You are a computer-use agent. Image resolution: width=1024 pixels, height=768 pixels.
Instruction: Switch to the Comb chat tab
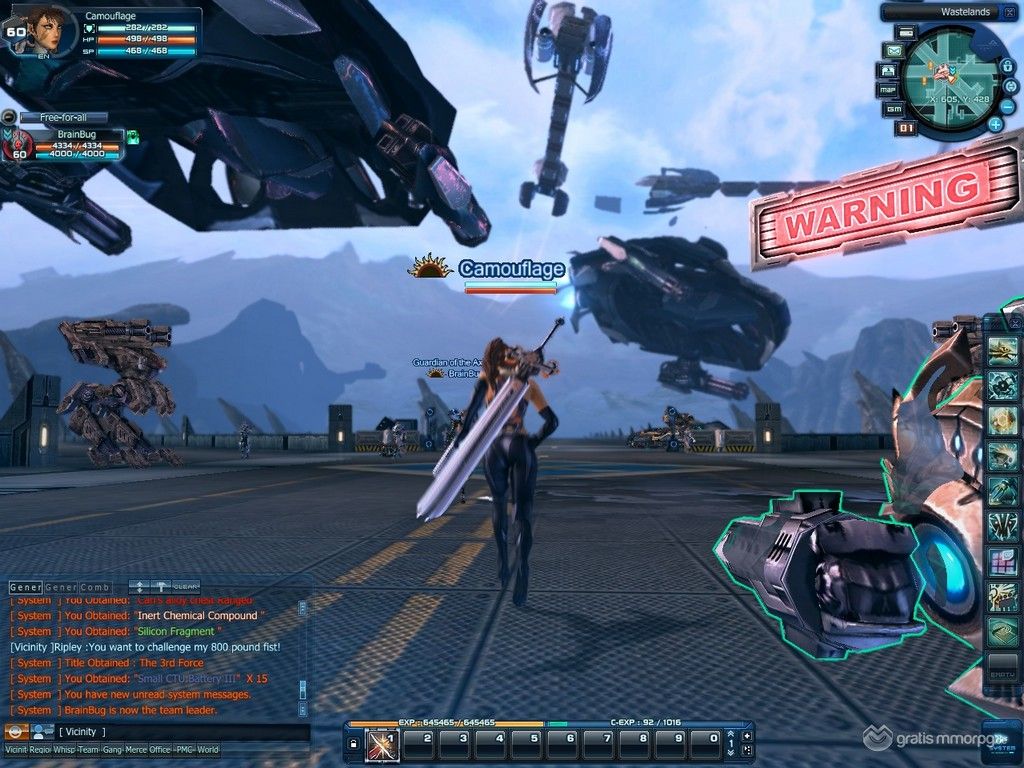pos(94,586)
